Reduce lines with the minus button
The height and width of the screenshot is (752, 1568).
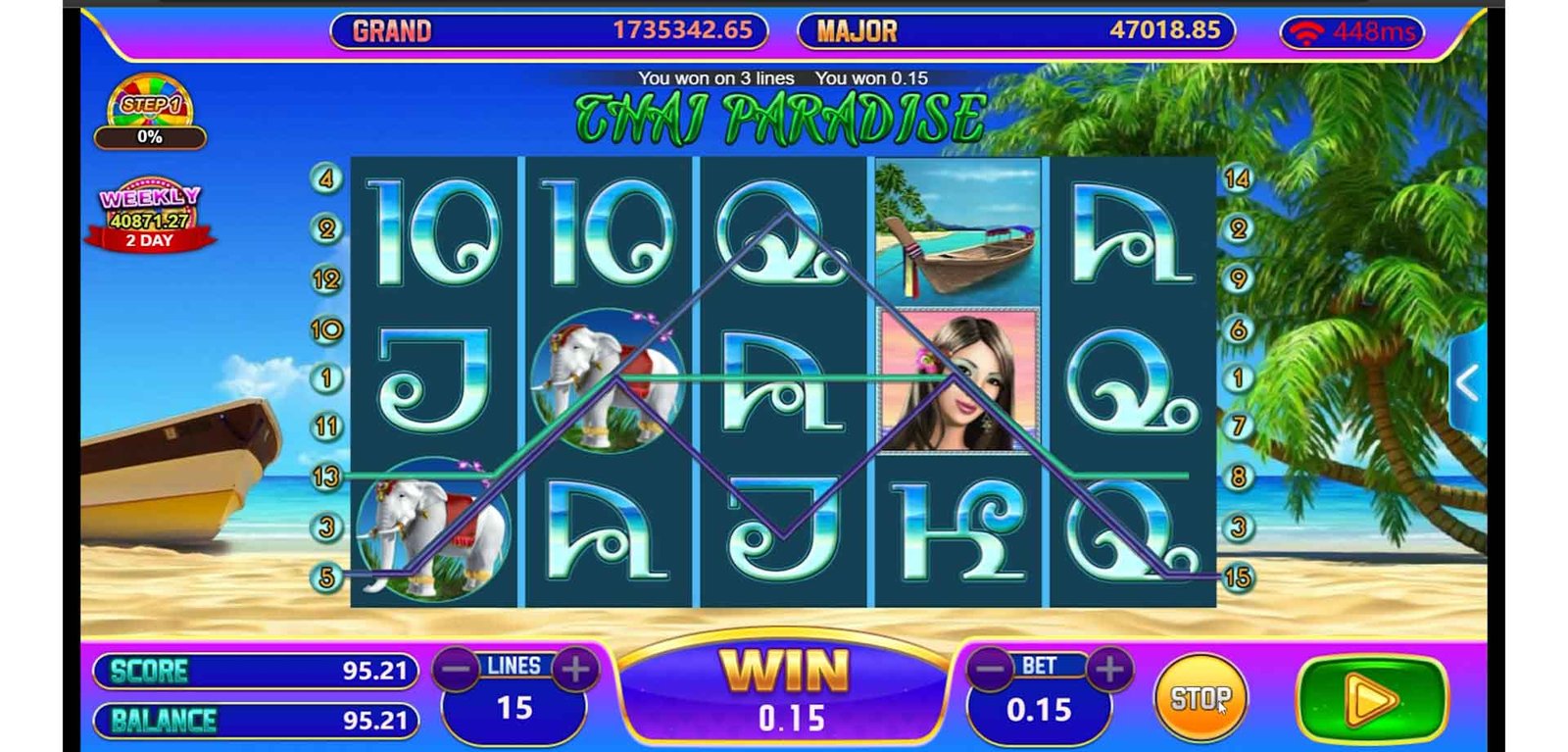tap(457, 670)
